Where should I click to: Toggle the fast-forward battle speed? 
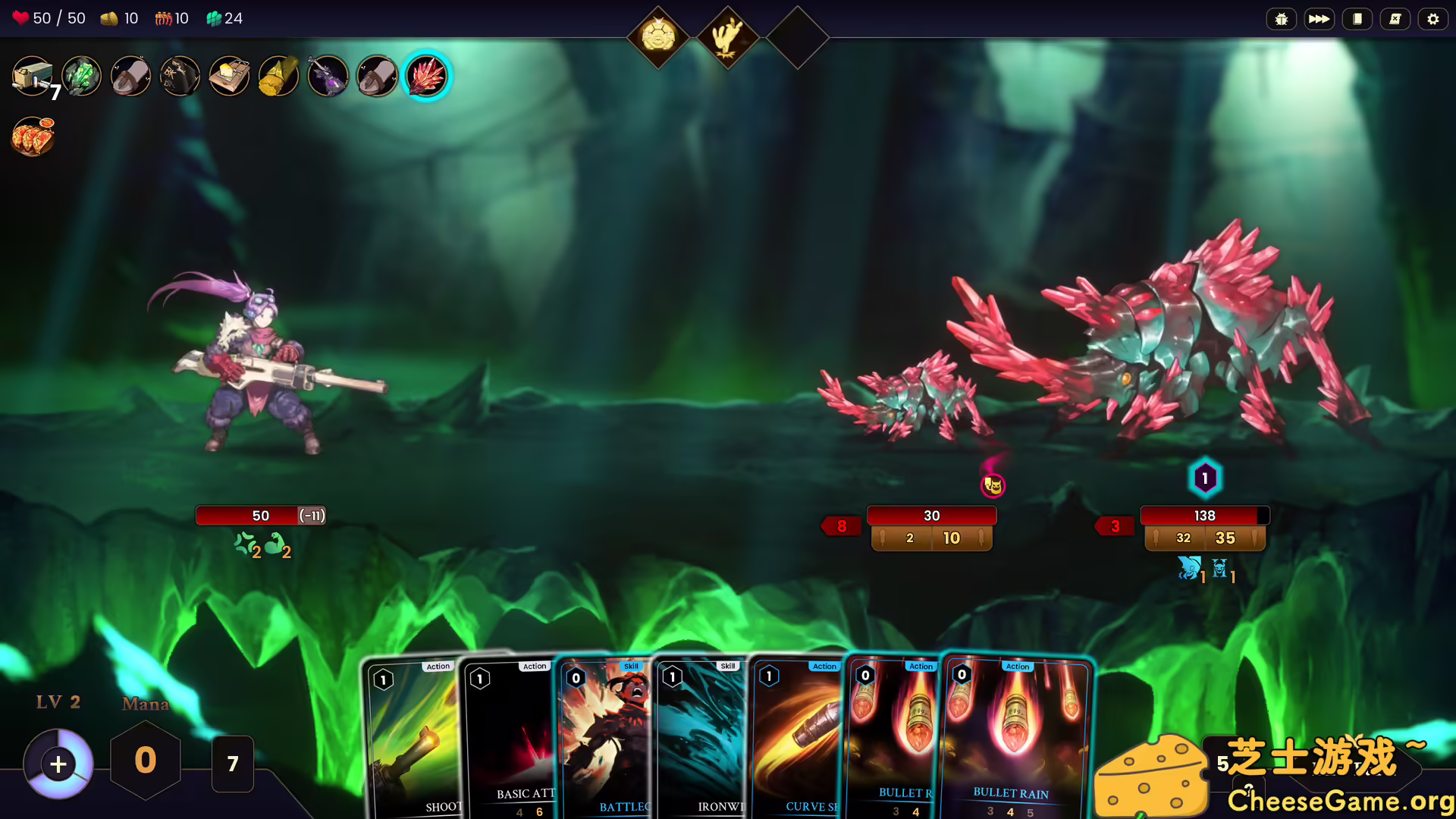click(x=1319, y=19)
